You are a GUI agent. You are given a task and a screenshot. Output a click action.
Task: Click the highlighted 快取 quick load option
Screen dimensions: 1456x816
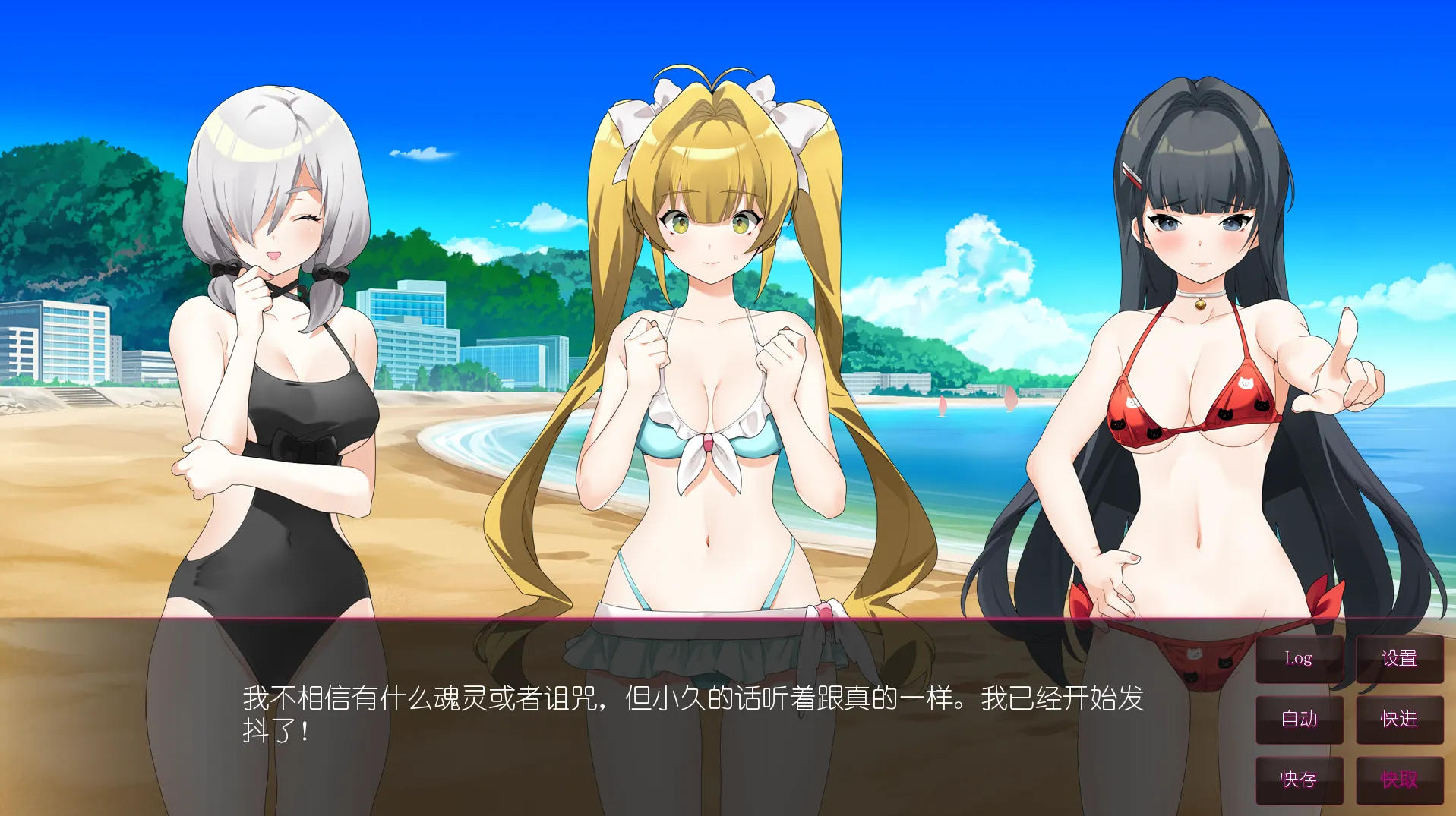coord(1400,779)
